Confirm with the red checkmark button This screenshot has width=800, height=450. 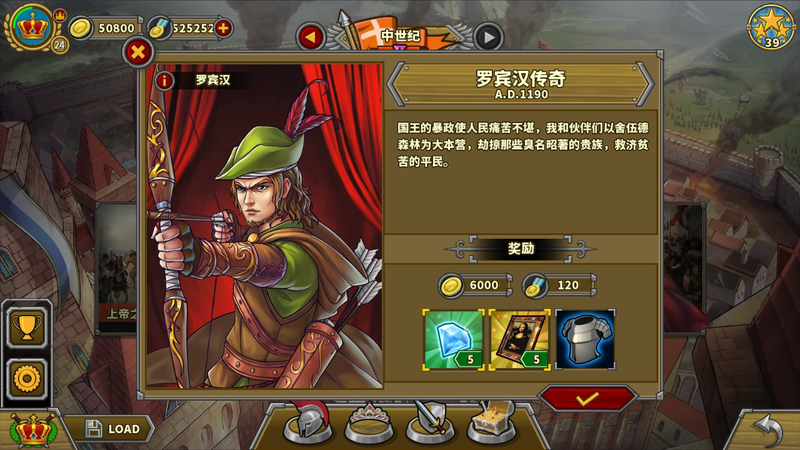point(588,398)
